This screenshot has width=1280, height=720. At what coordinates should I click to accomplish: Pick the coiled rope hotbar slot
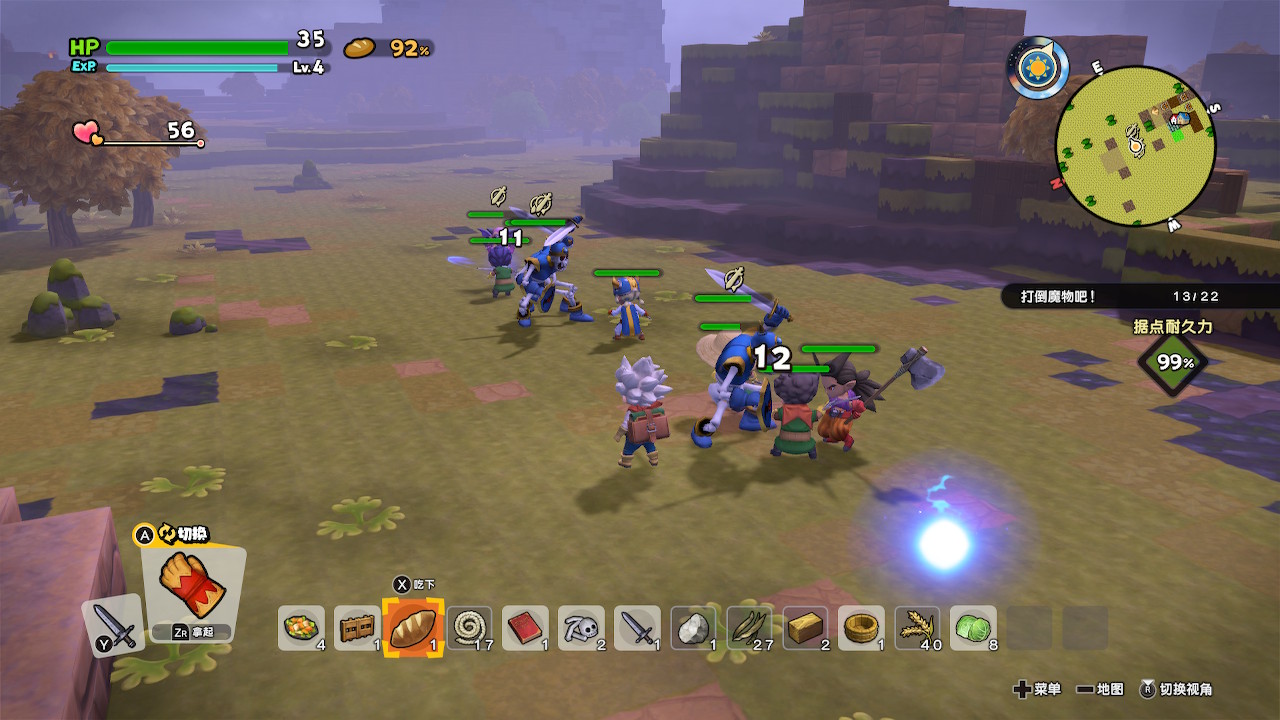click(469, 628)
